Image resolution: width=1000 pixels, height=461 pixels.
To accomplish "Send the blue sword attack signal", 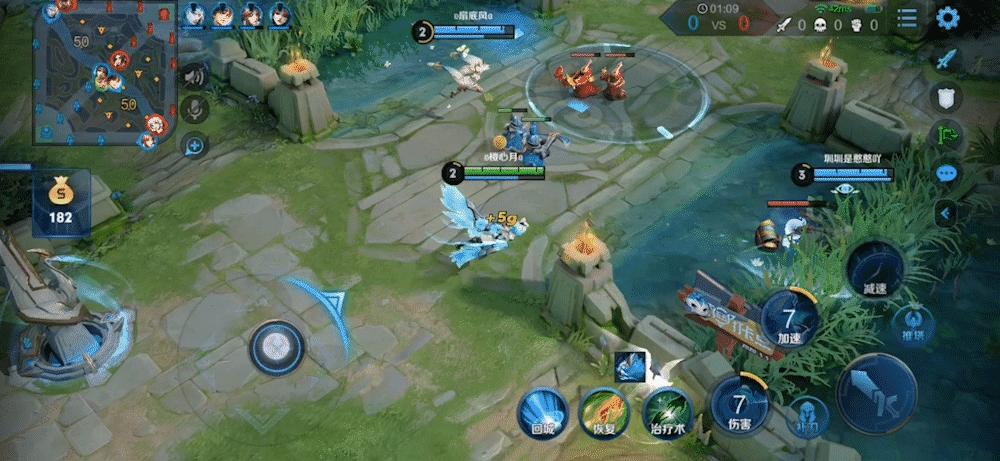I will tap(946, 58).
